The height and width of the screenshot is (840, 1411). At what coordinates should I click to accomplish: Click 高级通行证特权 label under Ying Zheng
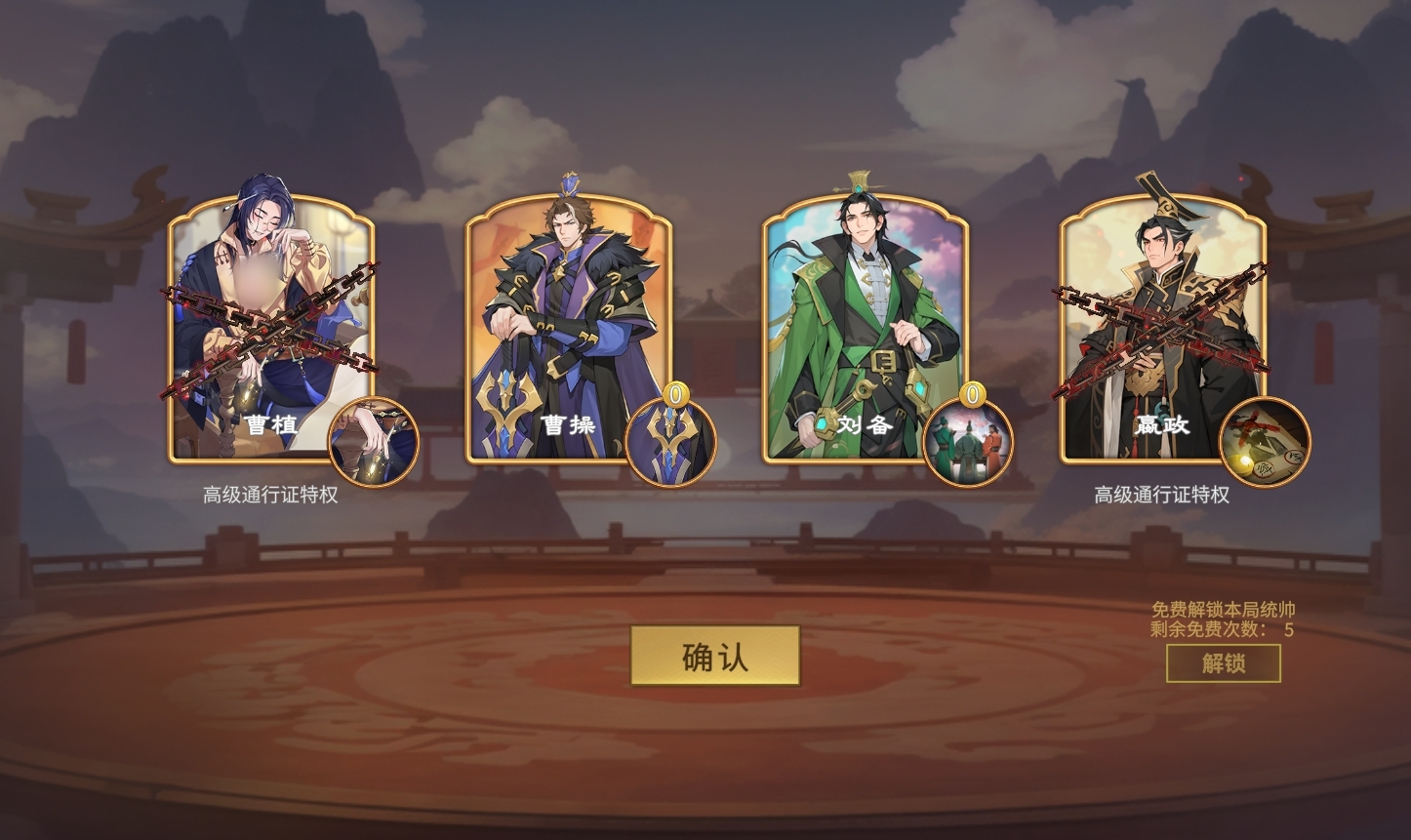1163,494
